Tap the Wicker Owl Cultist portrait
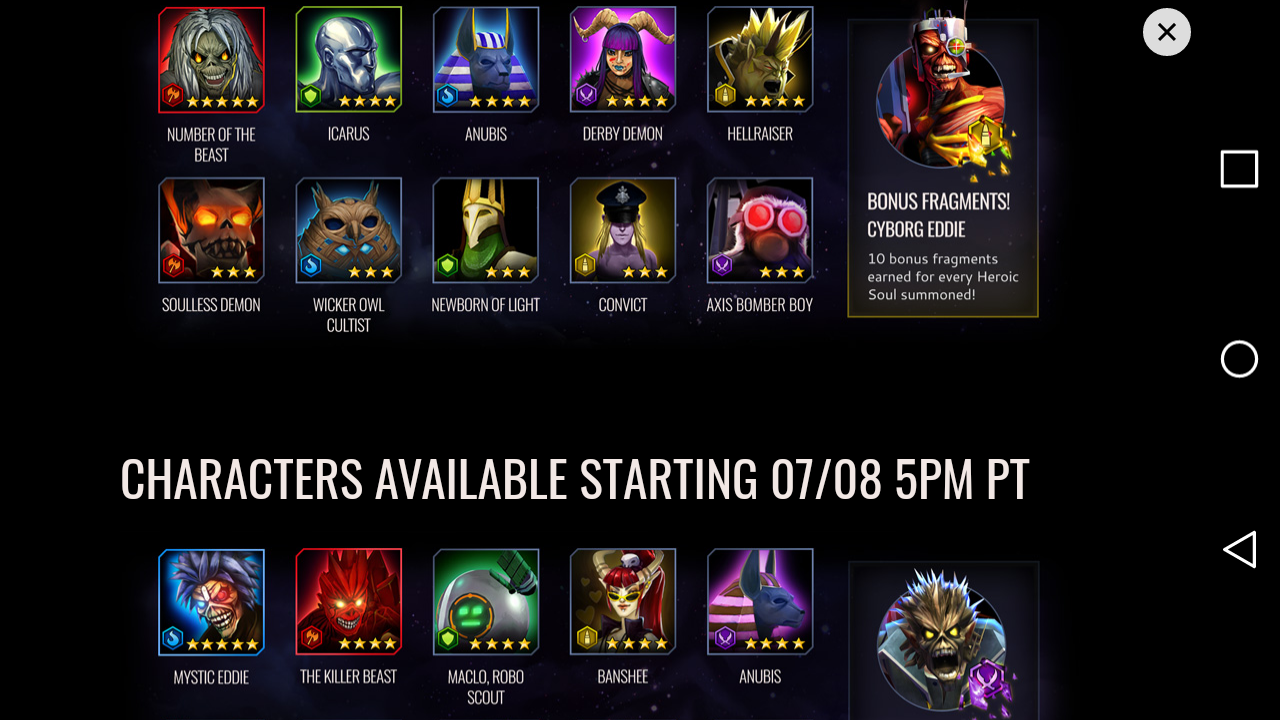 [x=348, y=231]
